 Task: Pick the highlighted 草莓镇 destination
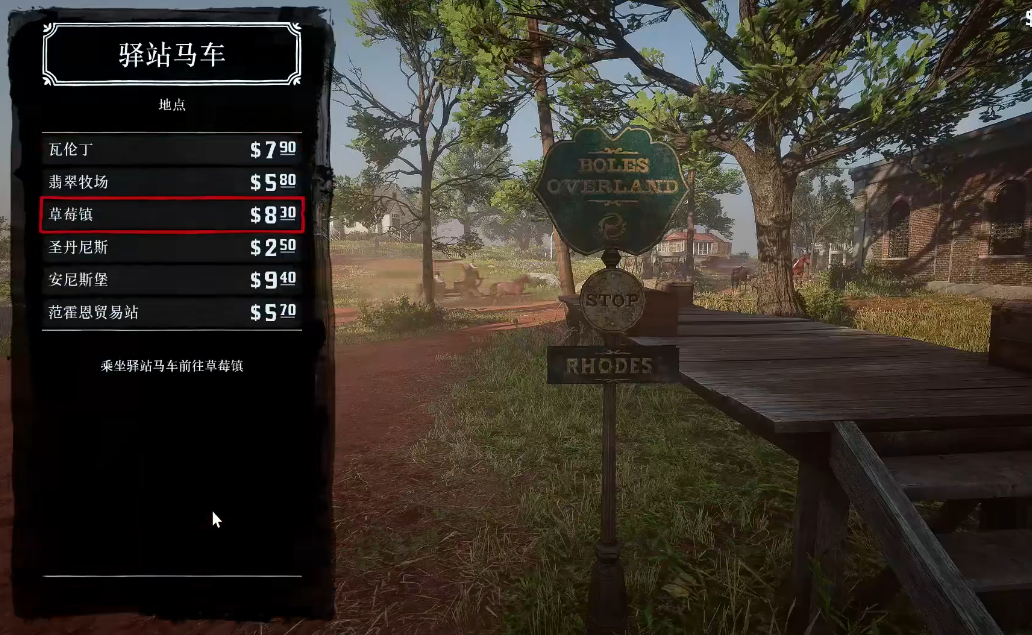171,214
